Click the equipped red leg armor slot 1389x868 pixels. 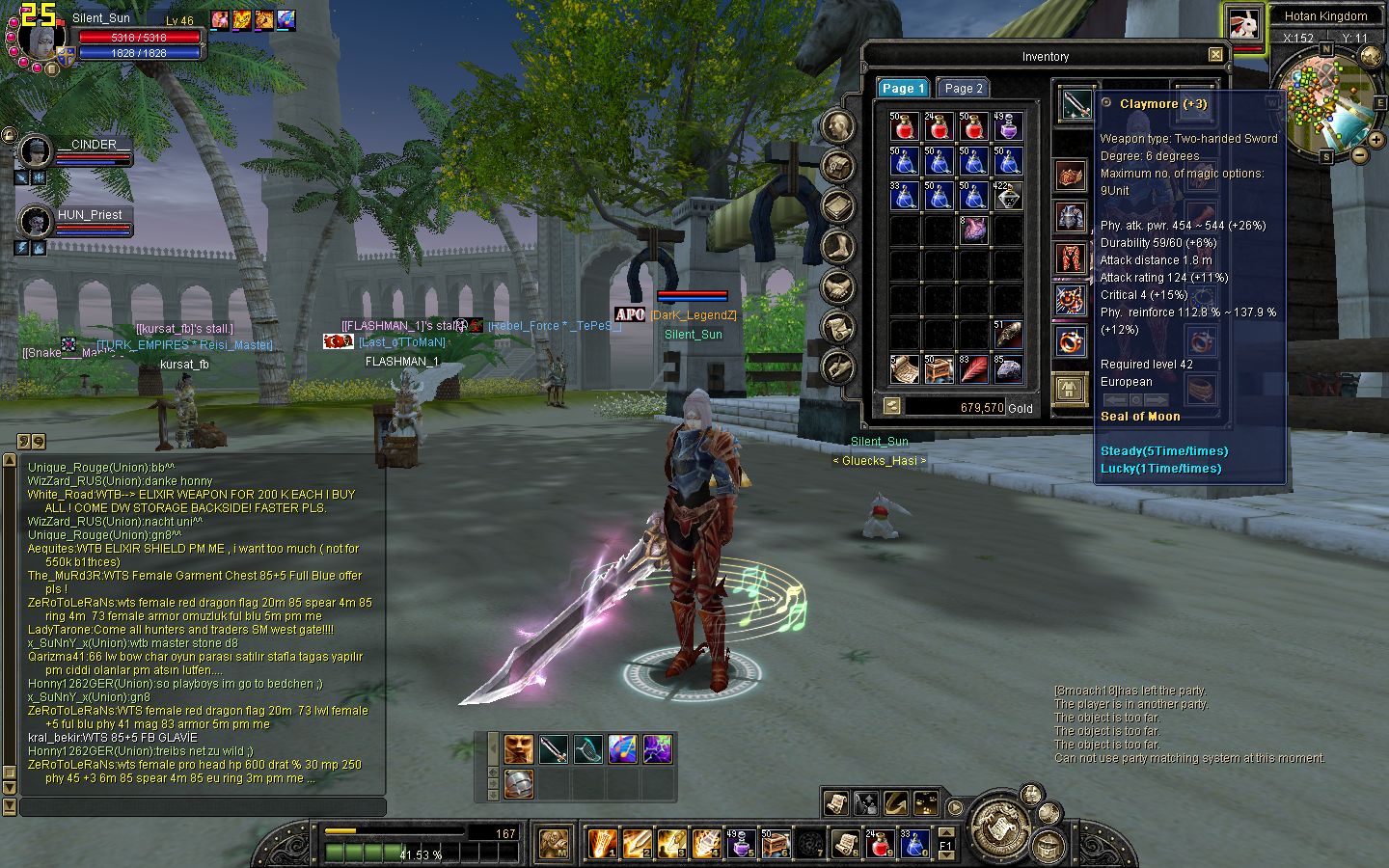(1070, 258)
